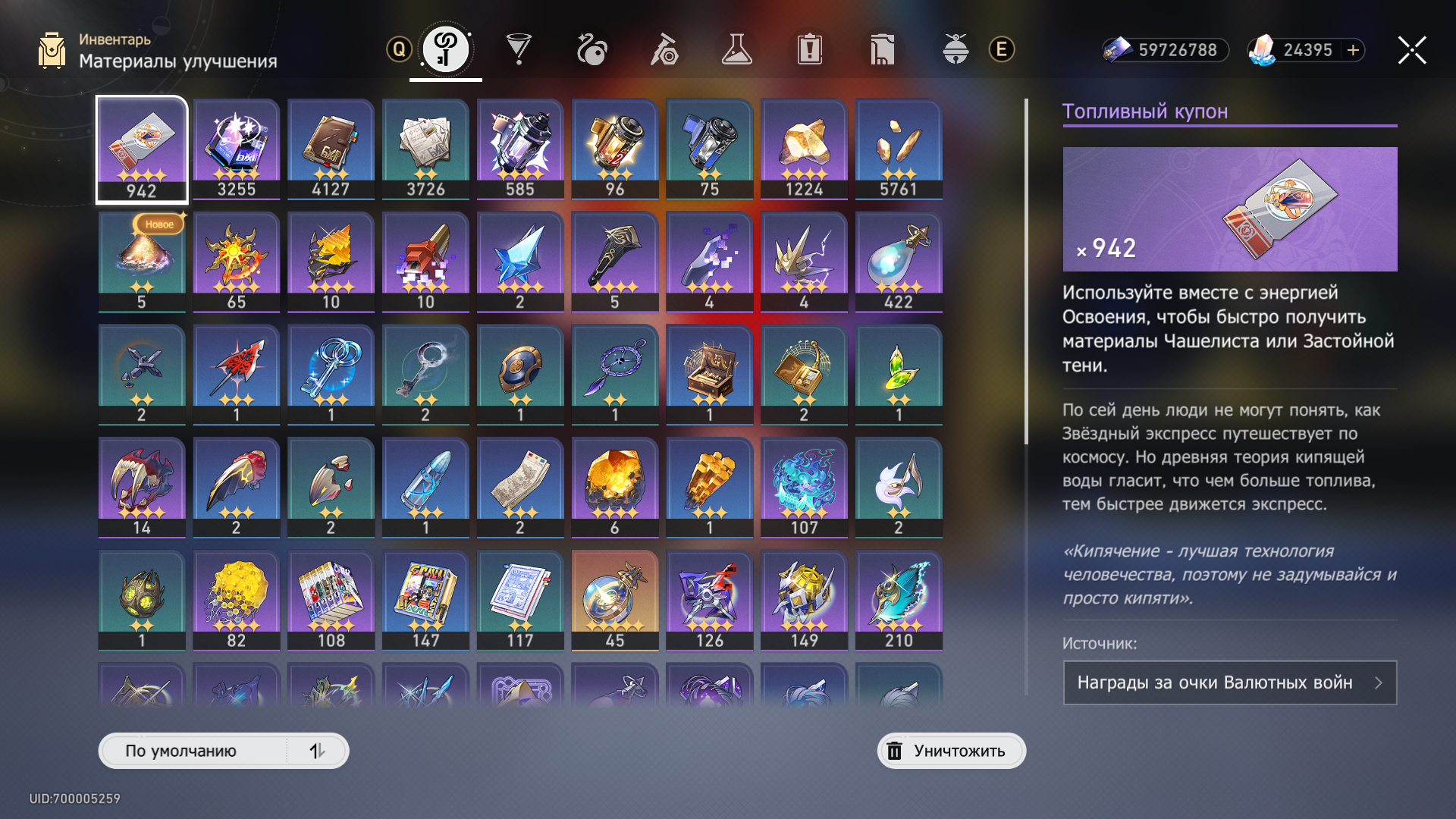Switch to the clipboard missions items tab
The width and height of the screenshot is (1456, 819).
(809, 50)
